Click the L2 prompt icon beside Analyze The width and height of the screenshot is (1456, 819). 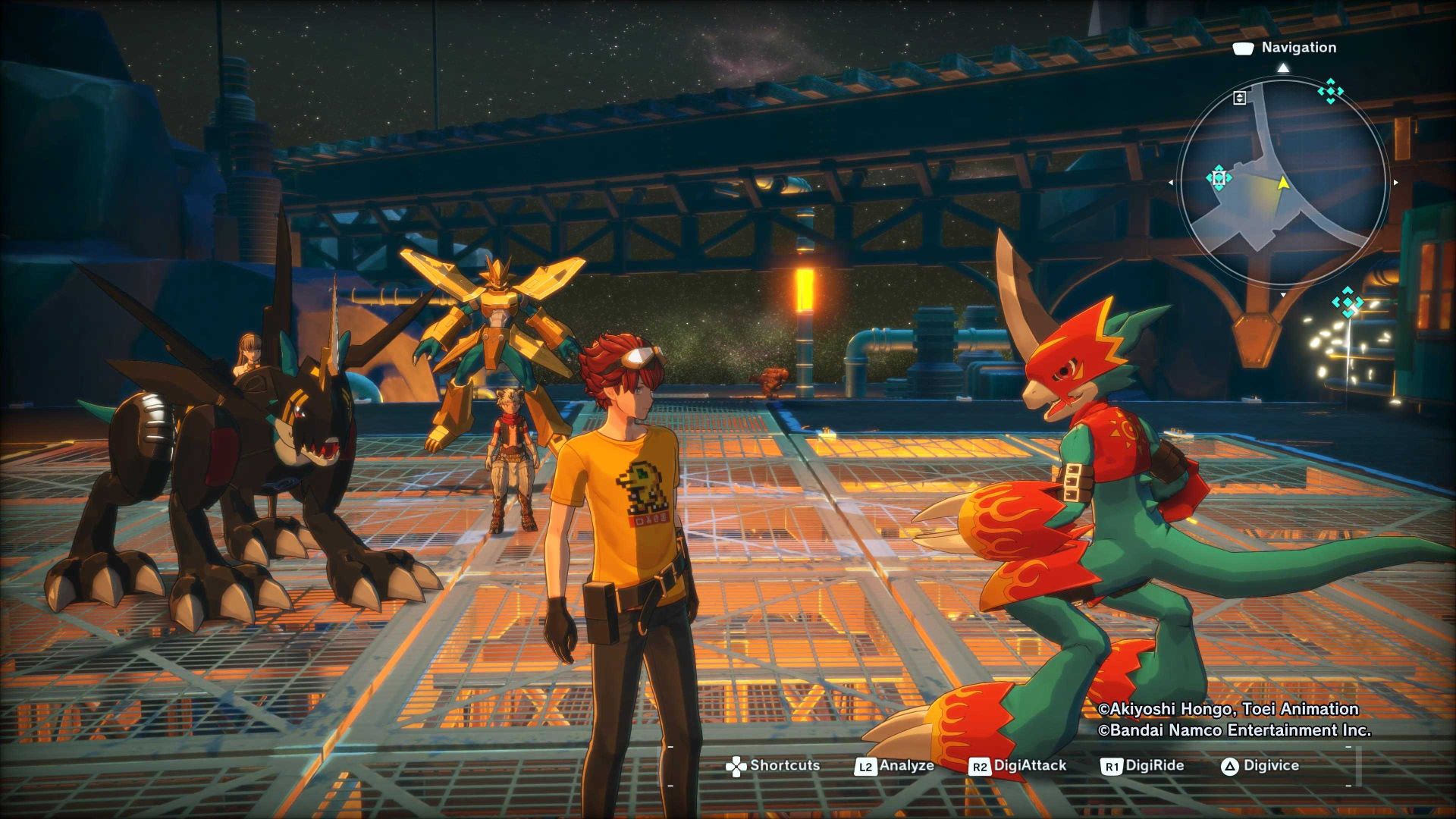tap(866, 767)
